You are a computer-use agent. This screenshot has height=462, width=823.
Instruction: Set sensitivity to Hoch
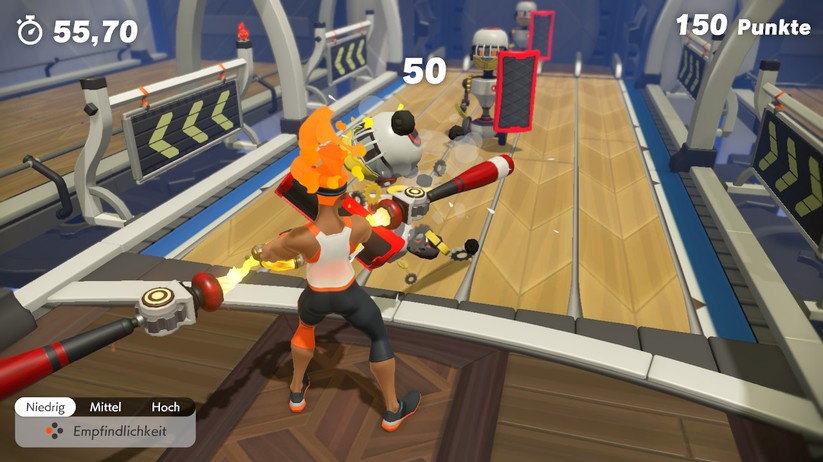(165, 407)
